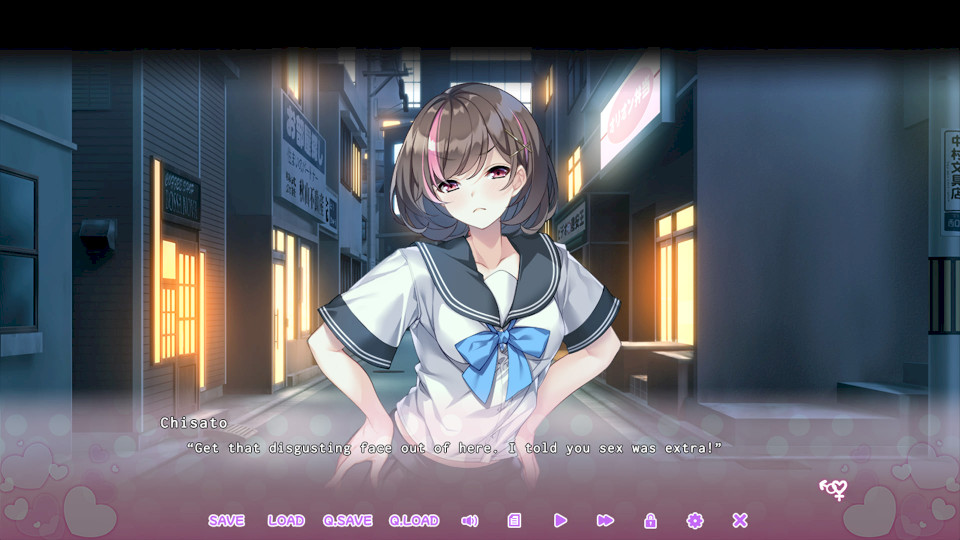This screenshot has width=960, height=540.
Task: Open the LOAD menu
Action: tap(286, 520)
